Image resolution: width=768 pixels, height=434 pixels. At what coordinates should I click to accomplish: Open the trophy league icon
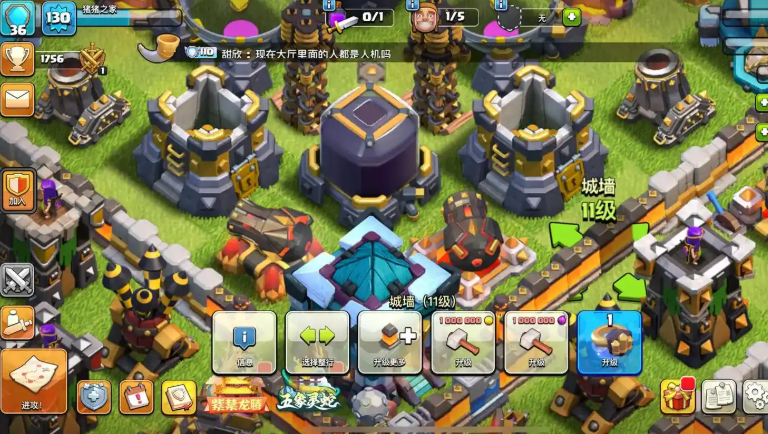[x=18, y=58]
